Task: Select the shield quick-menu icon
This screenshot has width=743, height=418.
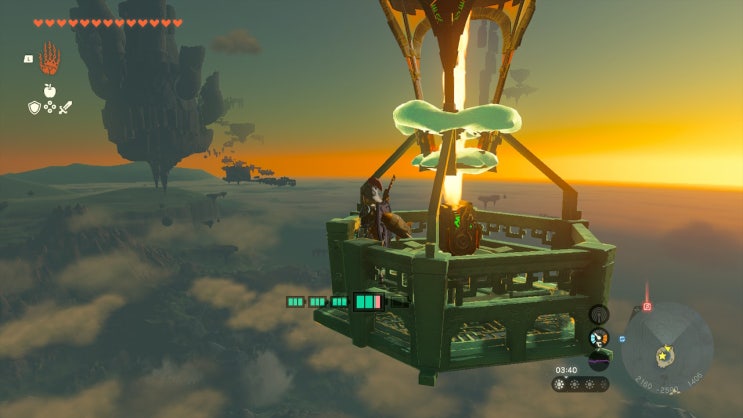Action: pos(33,108)
